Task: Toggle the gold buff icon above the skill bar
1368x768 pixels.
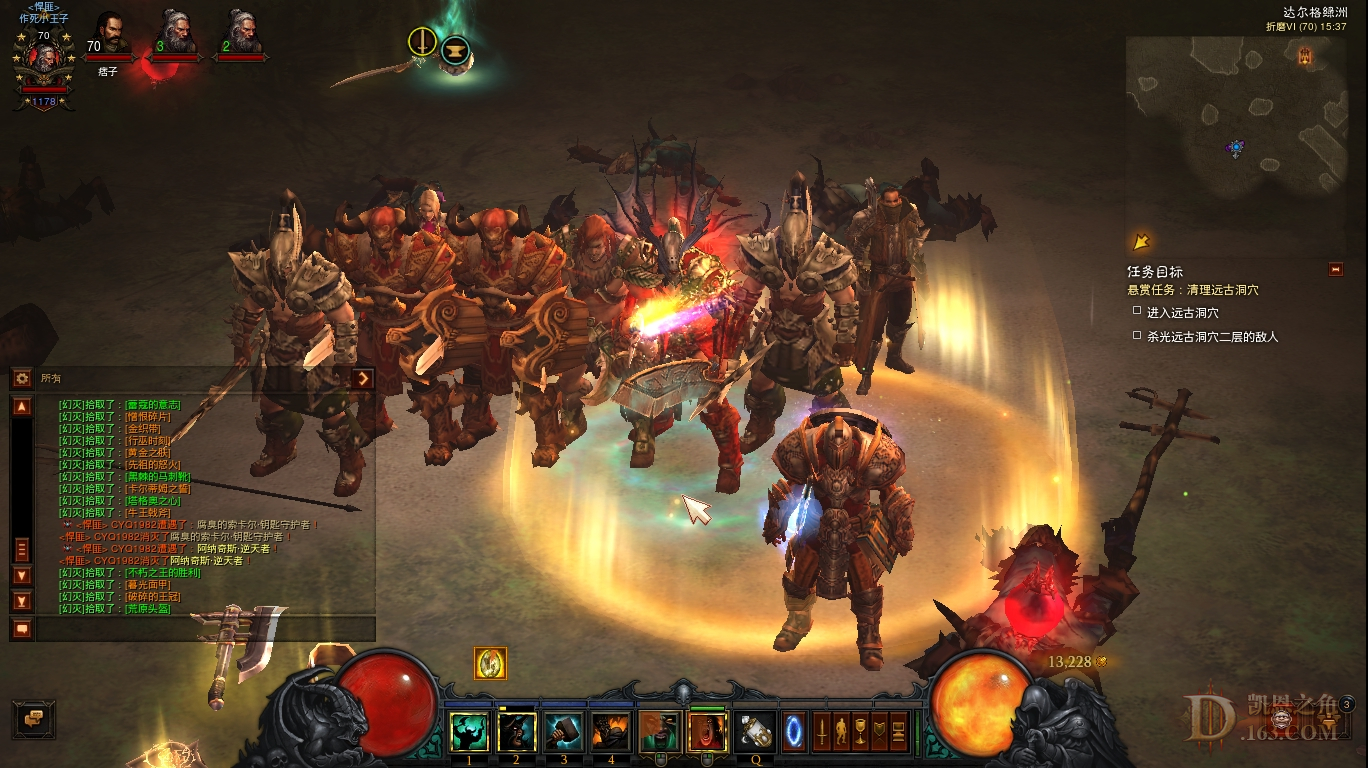Action: pyautogui.click(x=489, y=663)
